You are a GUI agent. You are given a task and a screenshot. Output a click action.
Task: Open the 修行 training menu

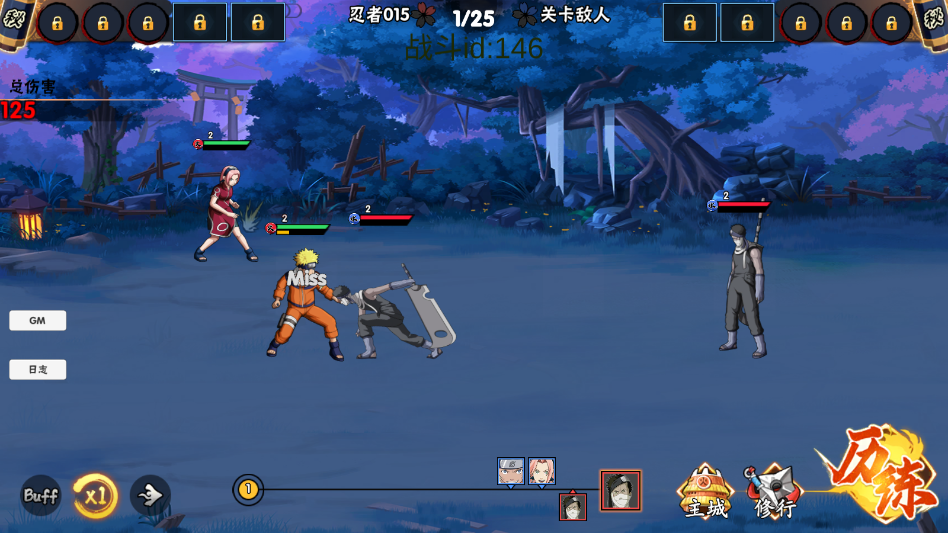(x=773, y=492)
